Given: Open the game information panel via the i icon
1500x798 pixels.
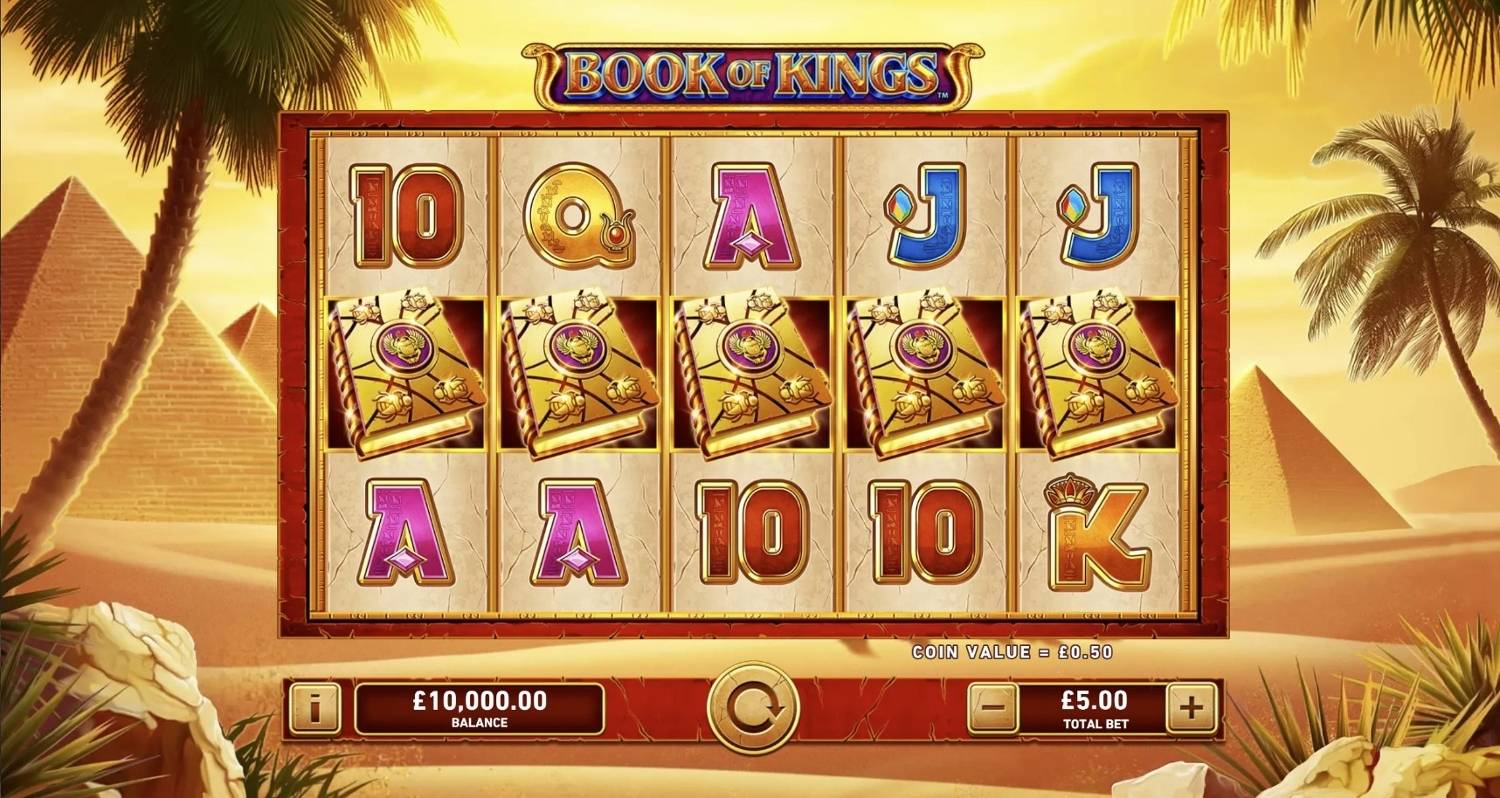Looking at the screenshot, I should click(x=316, y=706).
